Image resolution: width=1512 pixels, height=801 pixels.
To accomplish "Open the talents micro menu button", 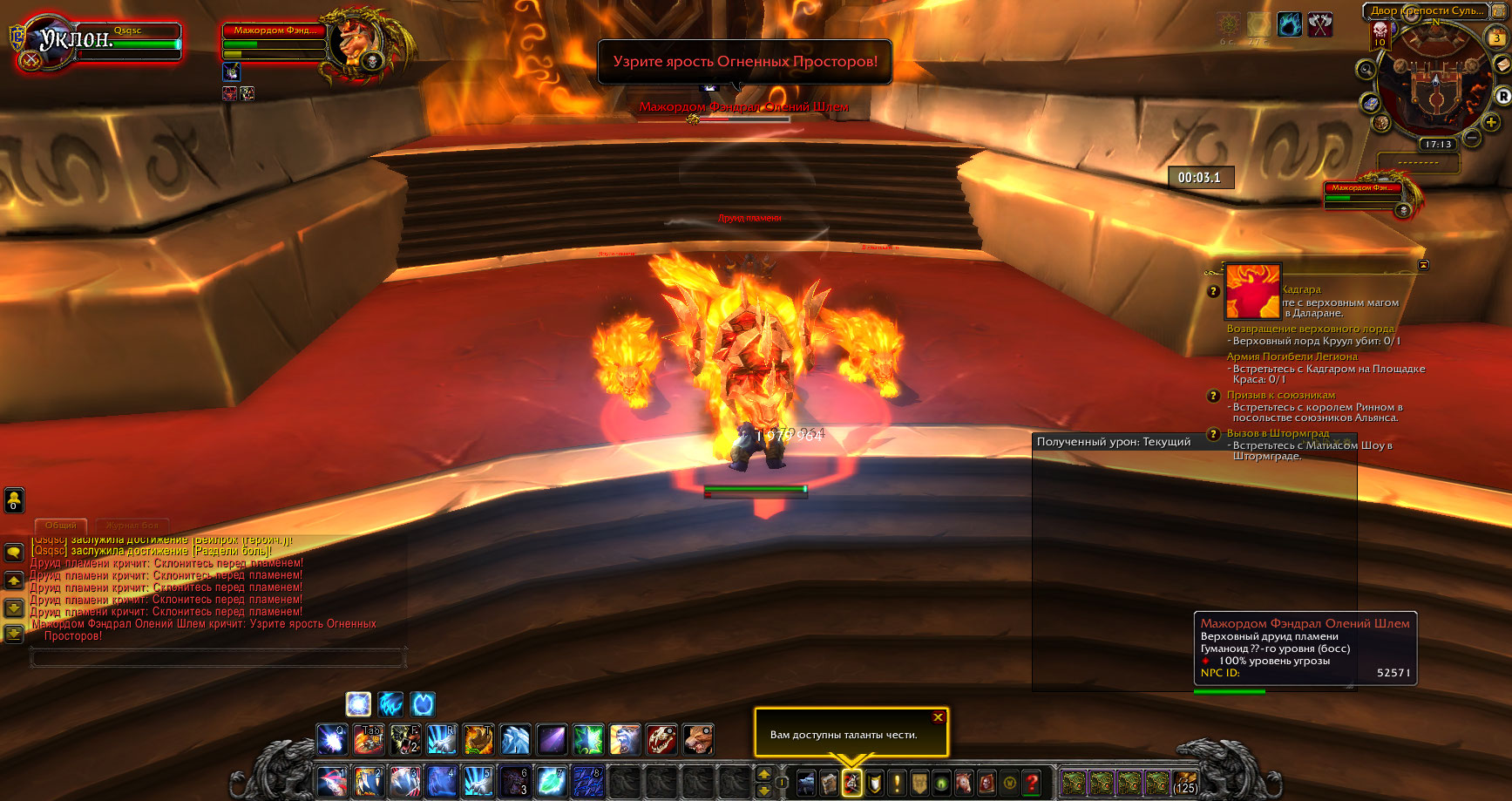I will (x=851, y=783).
